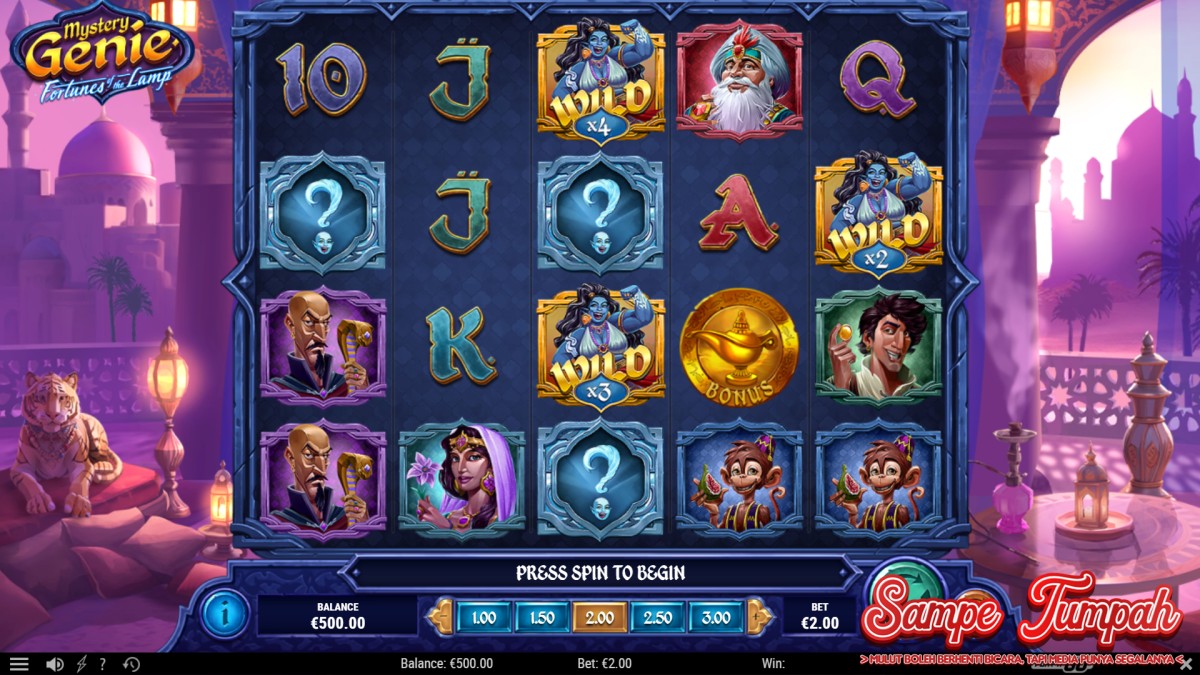
Task: Show the game history clock icon
Action: pos(131,664)
